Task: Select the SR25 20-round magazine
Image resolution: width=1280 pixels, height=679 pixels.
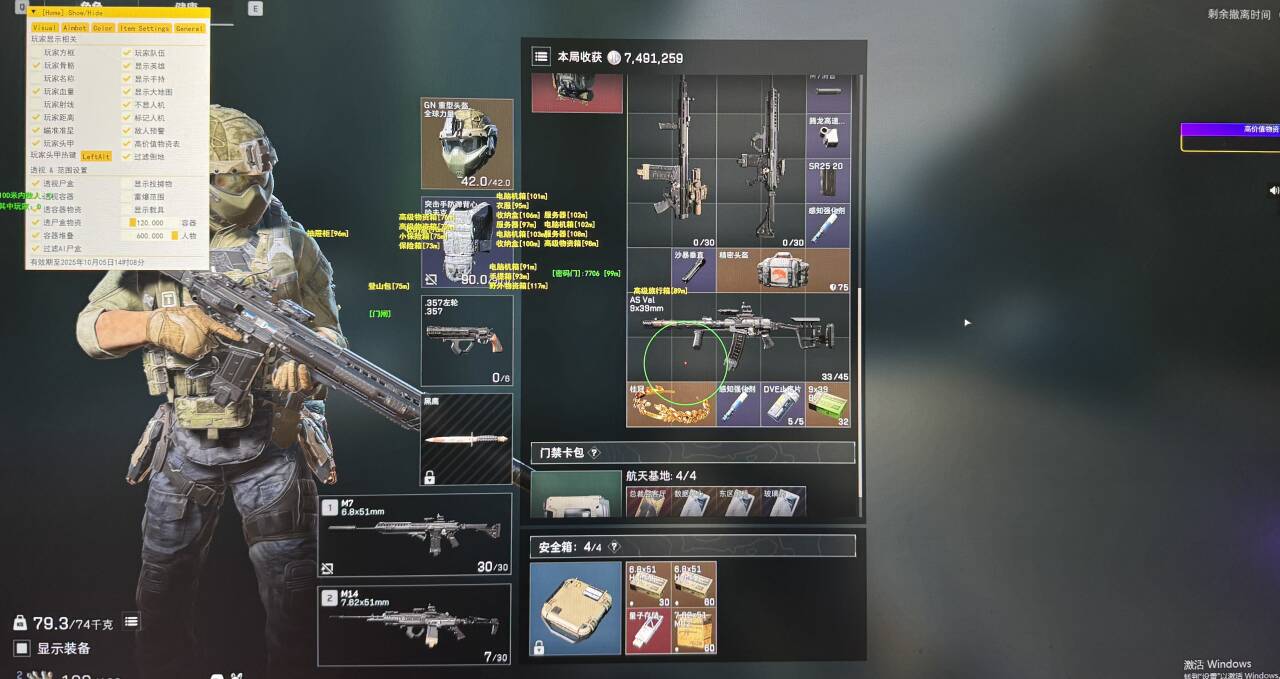Action: [x=828, y=180]
